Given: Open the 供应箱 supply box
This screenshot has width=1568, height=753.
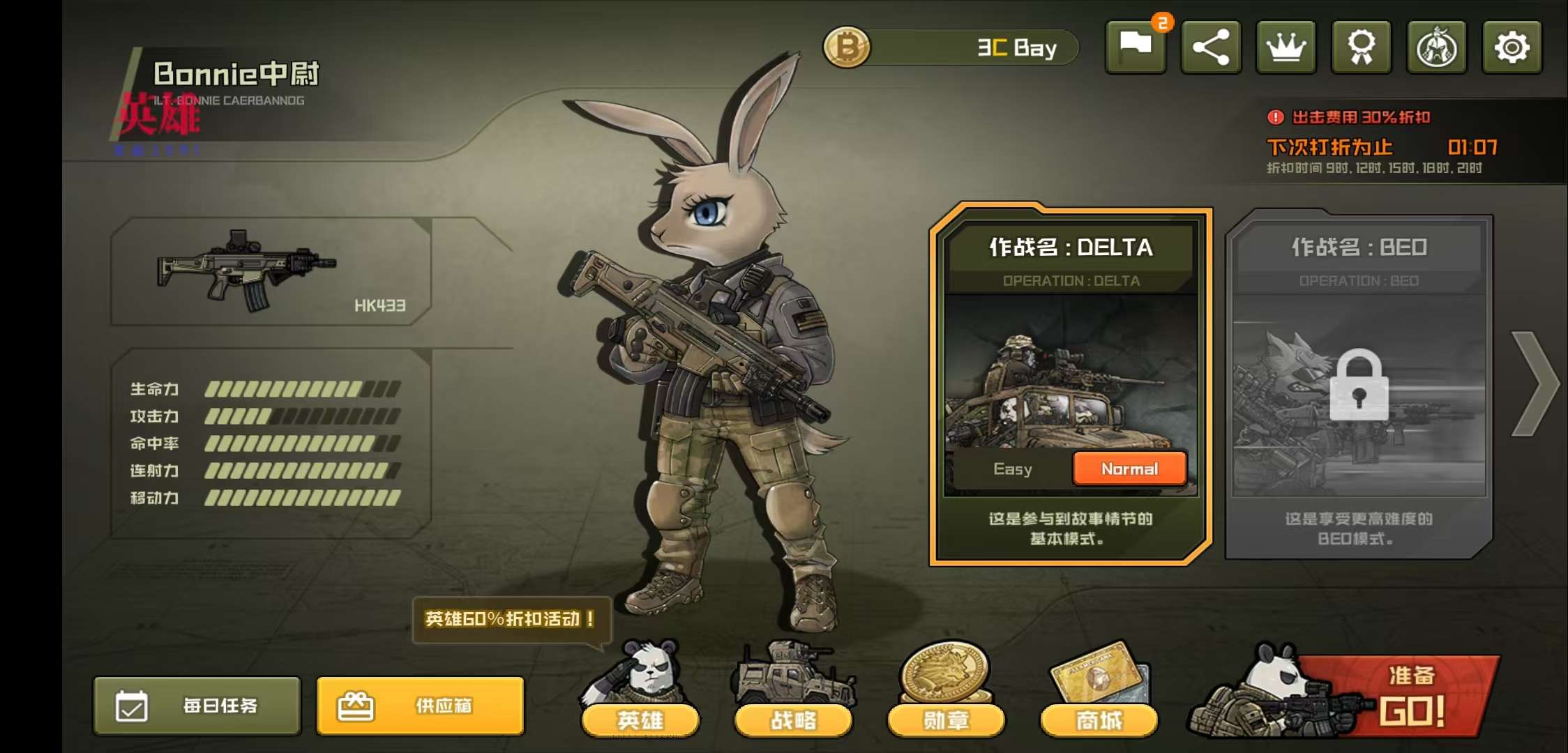Looking at the screenshot, I should 420,706.
